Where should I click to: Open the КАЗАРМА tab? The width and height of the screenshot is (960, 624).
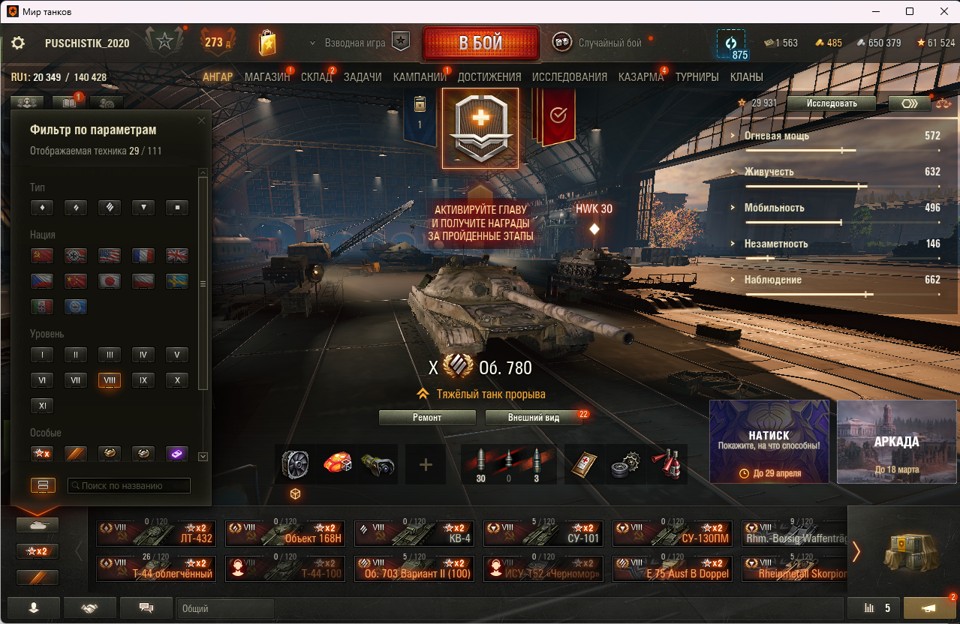641,77
